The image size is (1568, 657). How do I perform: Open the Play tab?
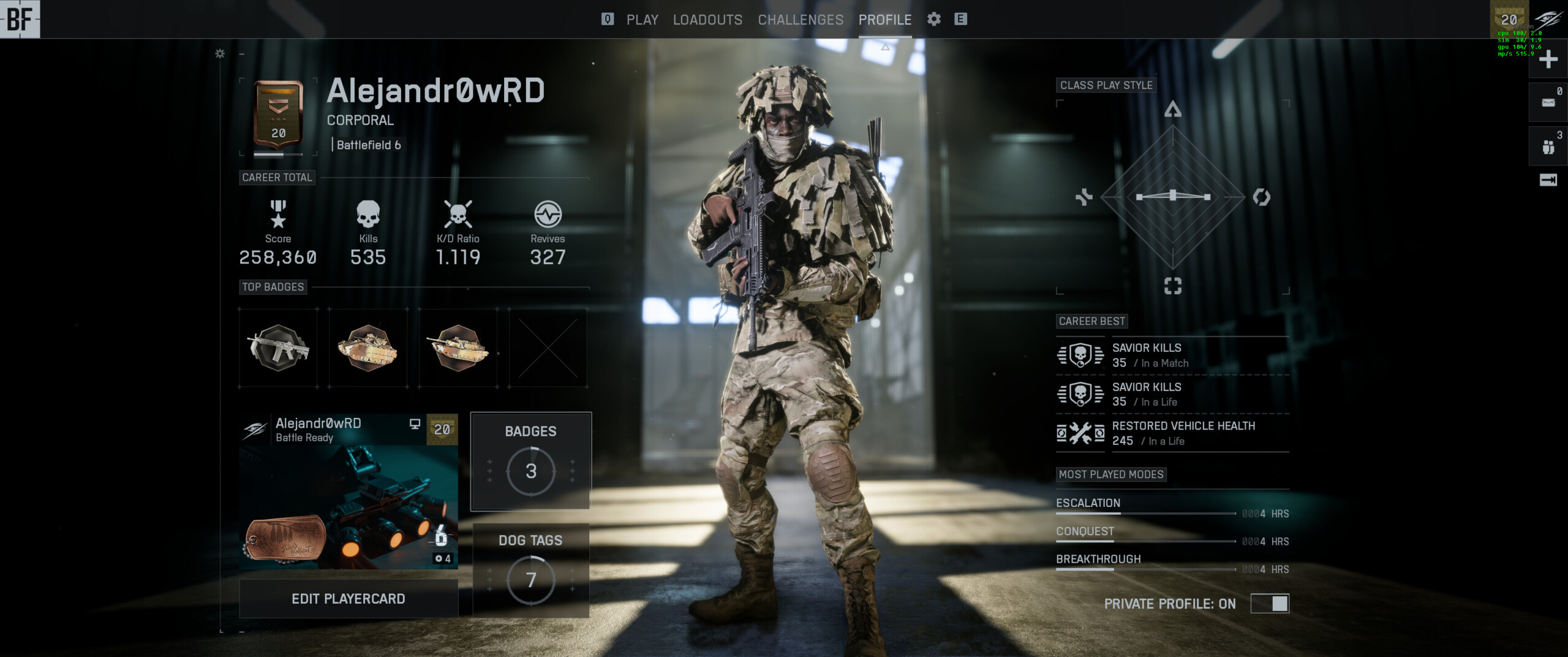(642, 20)
